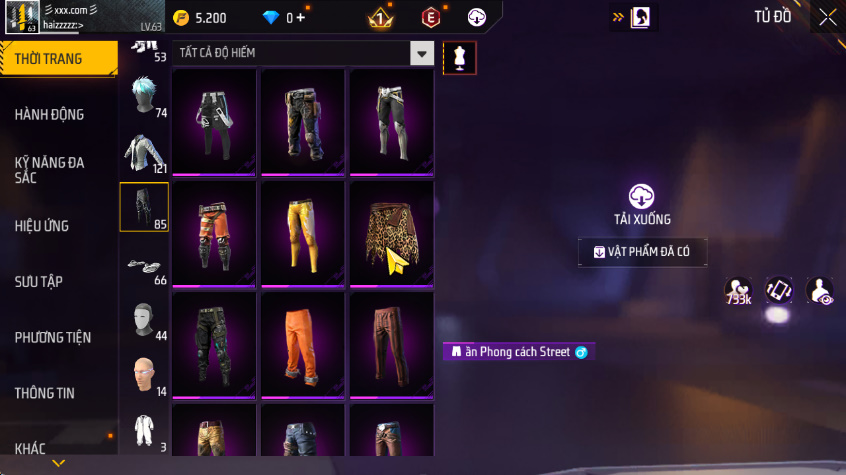Switch to the Thời Trang tab
The image size is (846, 475).
(50, 59)
